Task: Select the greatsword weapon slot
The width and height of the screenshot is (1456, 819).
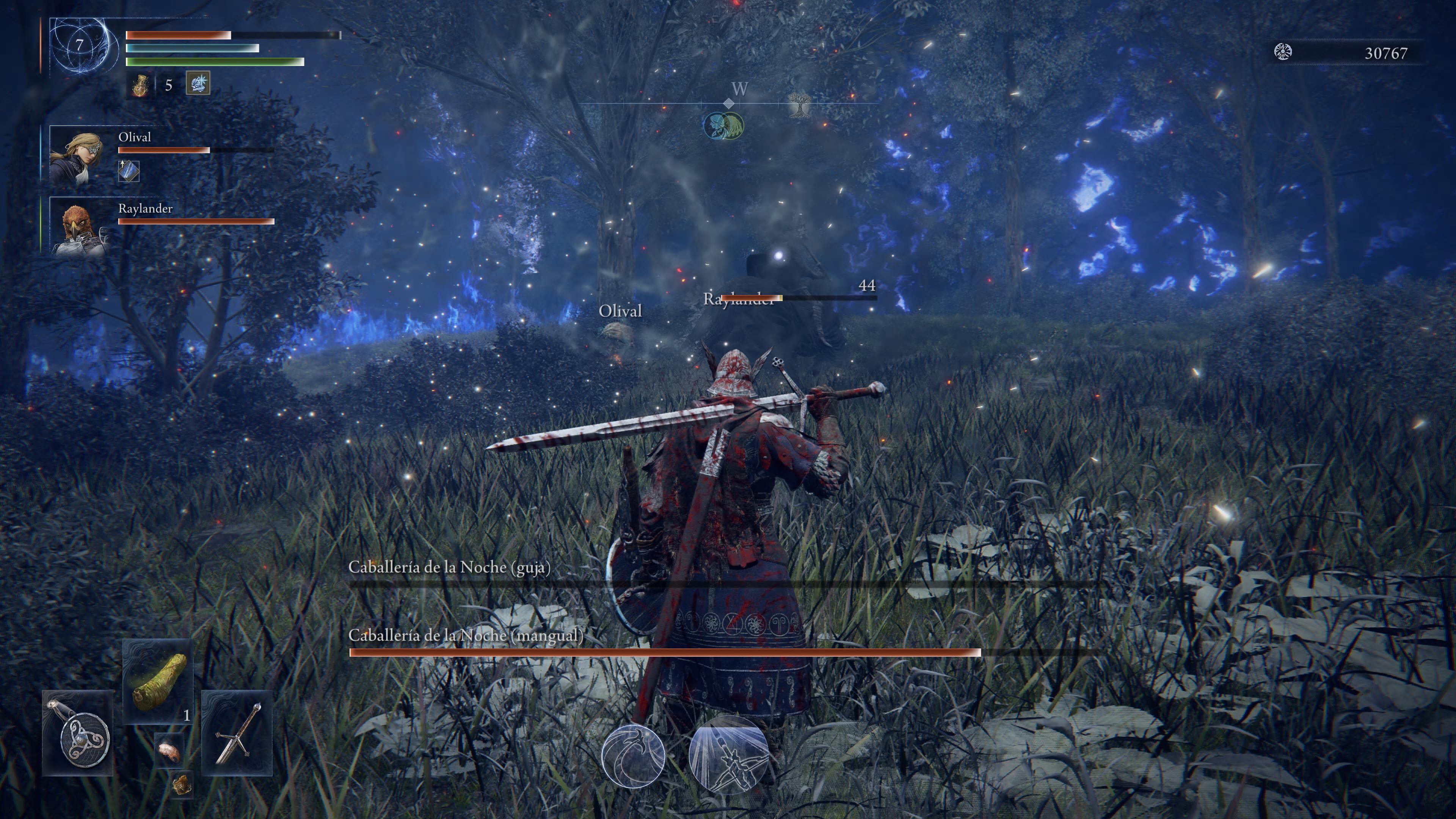Action: [x=237, y=733]
